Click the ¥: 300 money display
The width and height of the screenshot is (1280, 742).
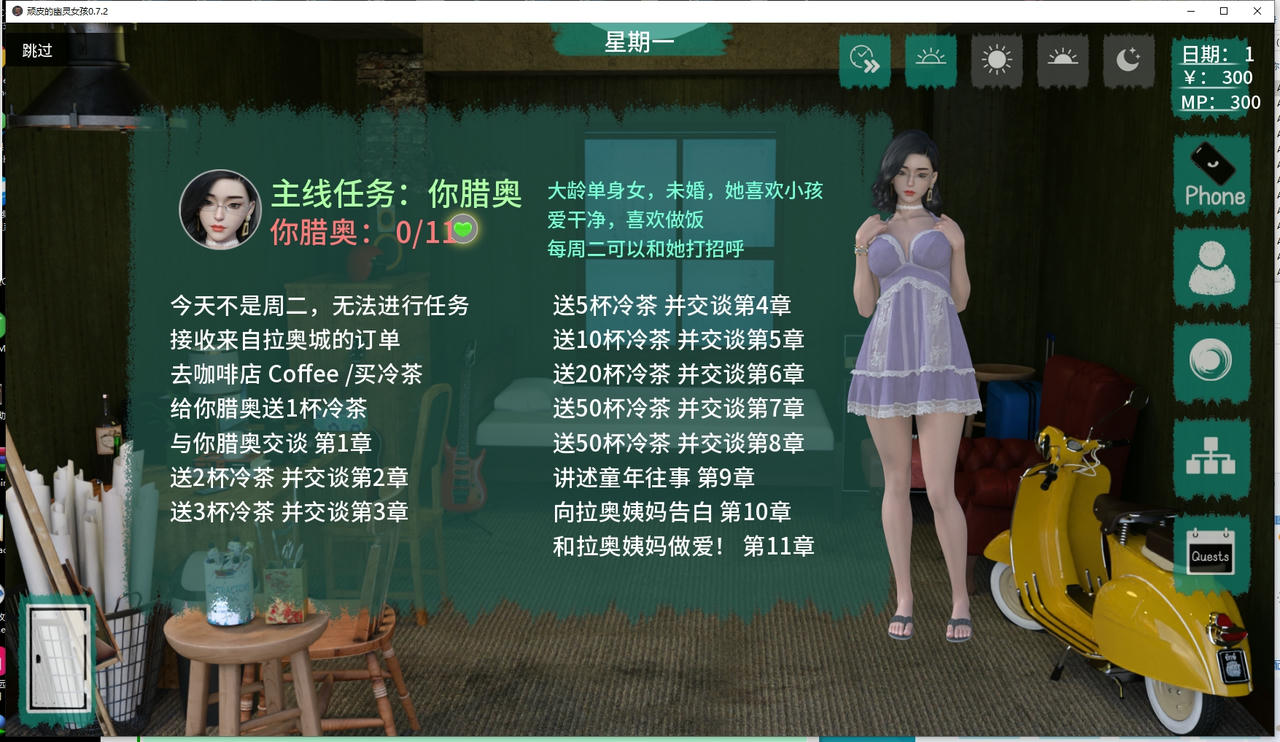(x=1218, y=77)
